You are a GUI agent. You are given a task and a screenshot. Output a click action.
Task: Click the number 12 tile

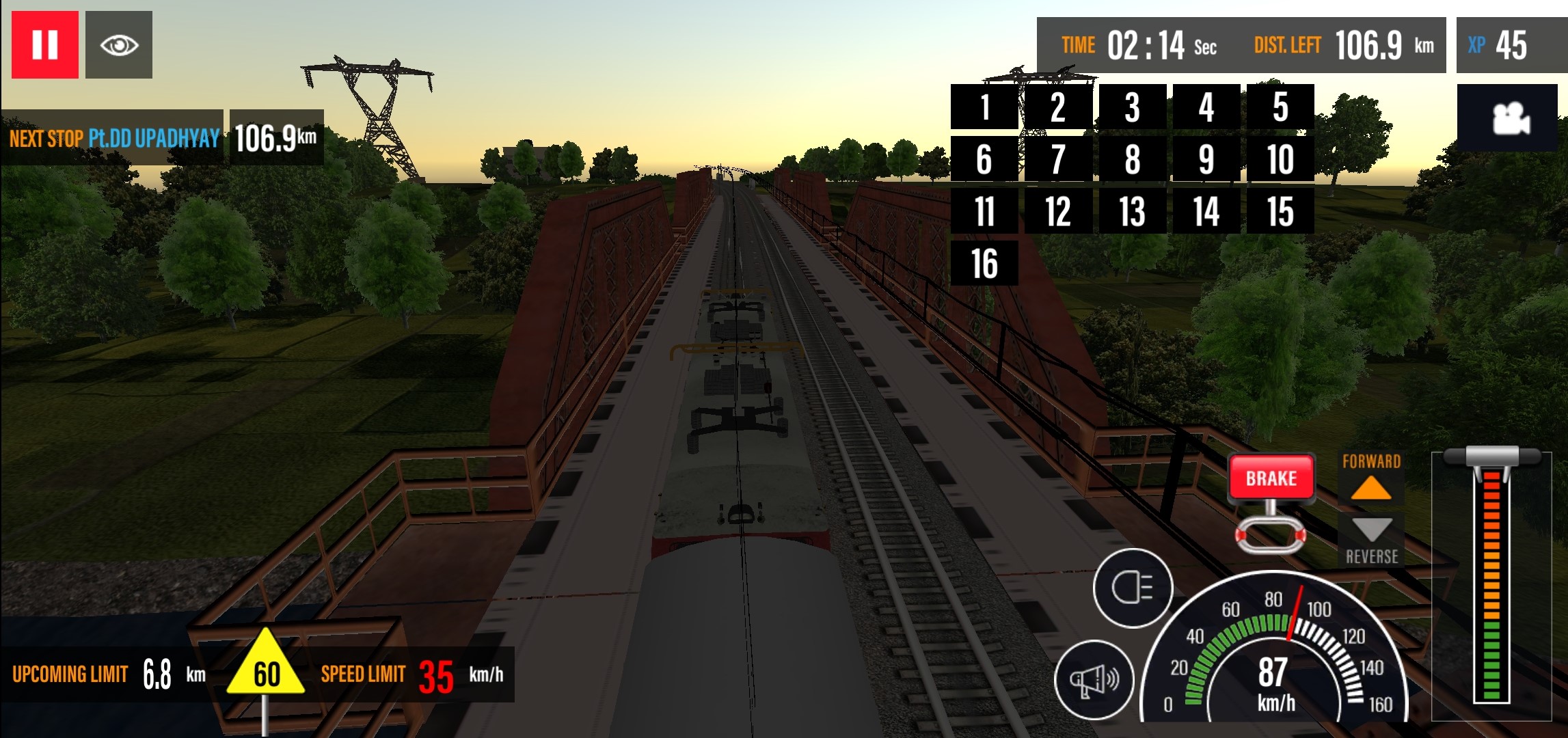1058,211
